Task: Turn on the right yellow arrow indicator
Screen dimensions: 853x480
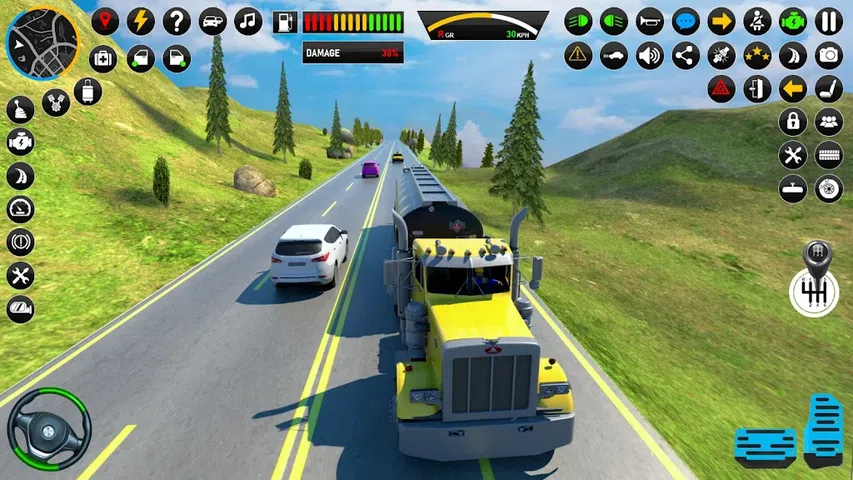Action: tap(721, 21)
